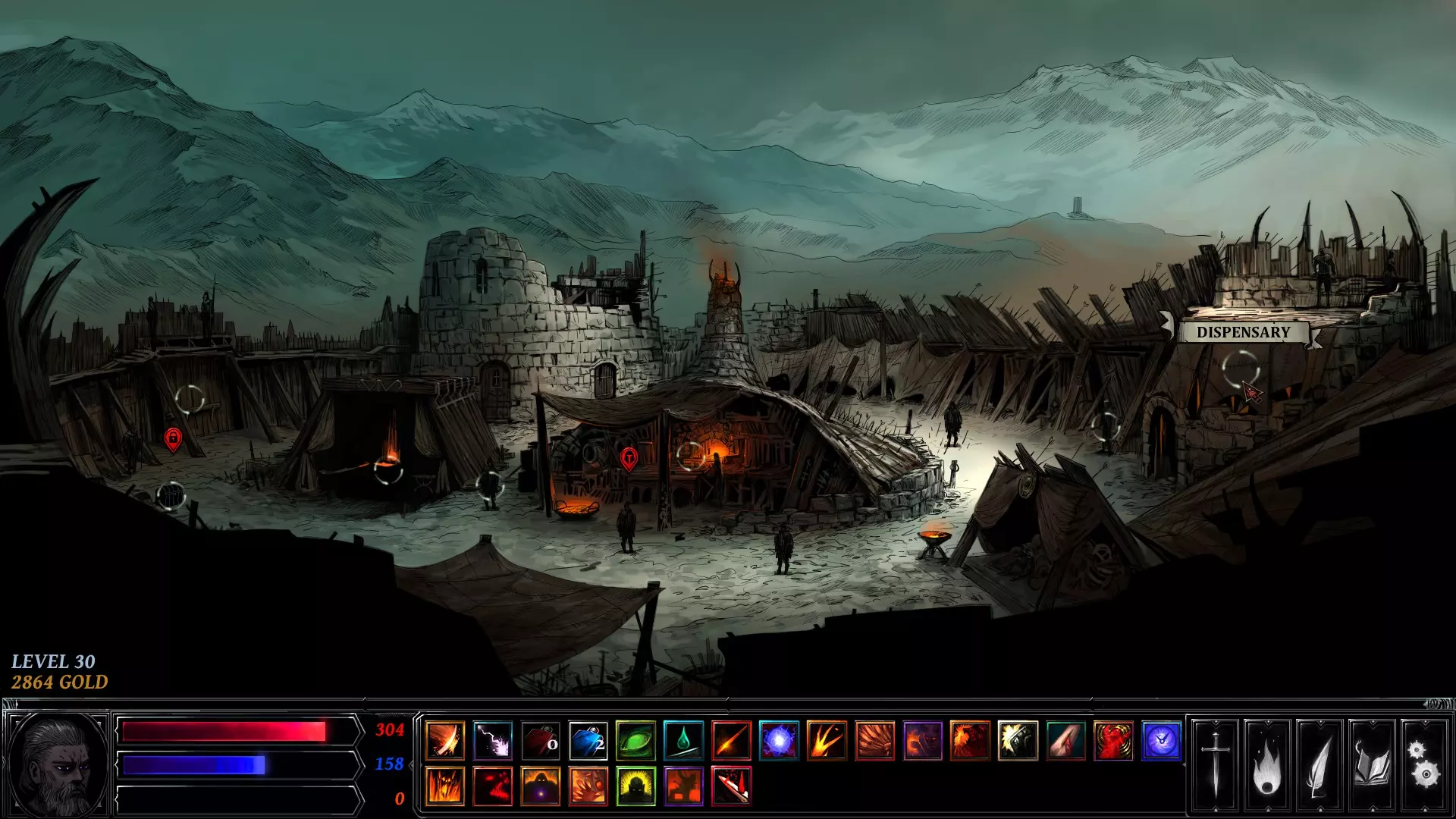Select the bloody blade ability
1456x819 pixels.
pos(732,786)
